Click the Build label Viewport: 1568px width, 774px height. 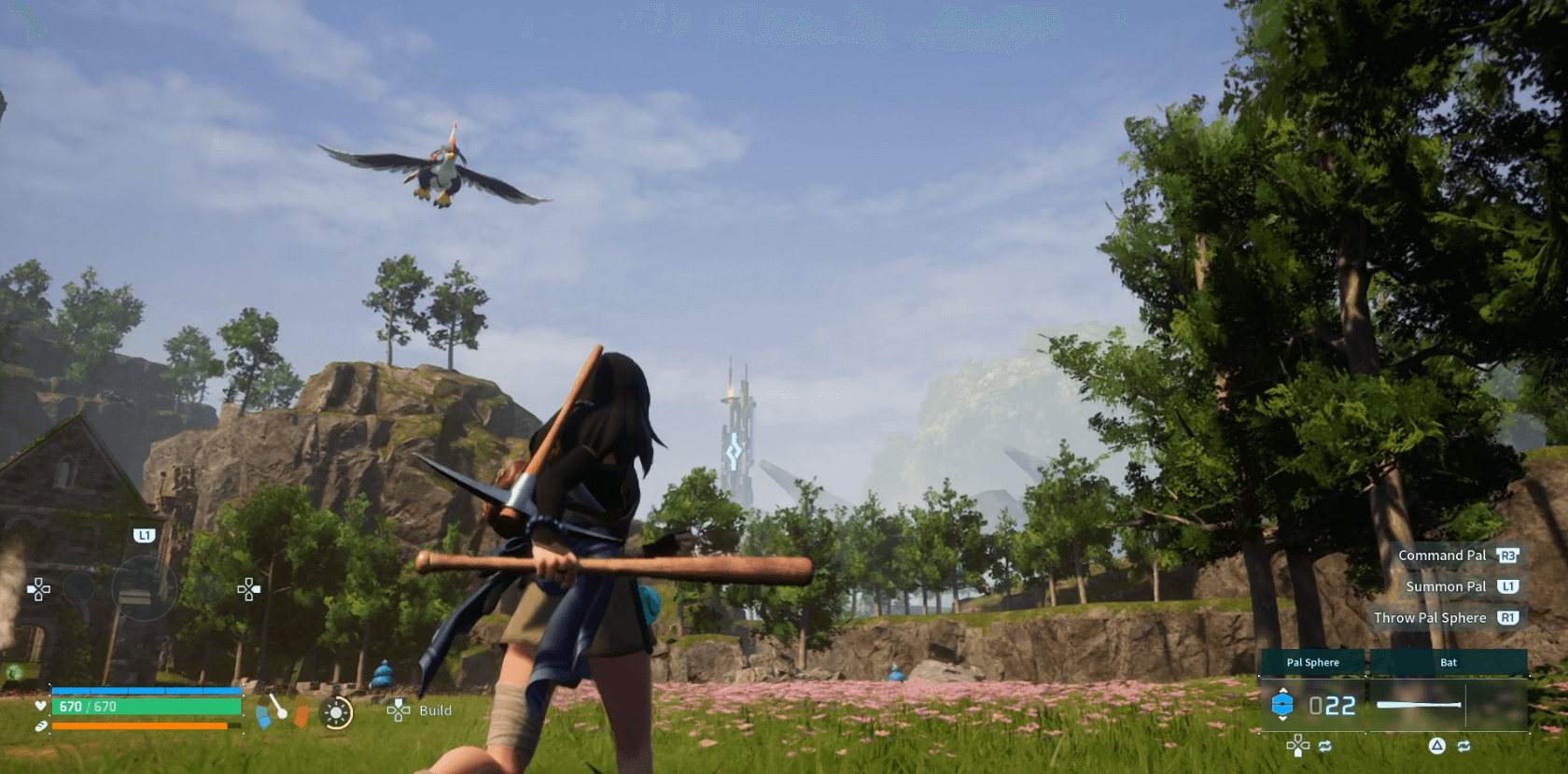[435, 711]
